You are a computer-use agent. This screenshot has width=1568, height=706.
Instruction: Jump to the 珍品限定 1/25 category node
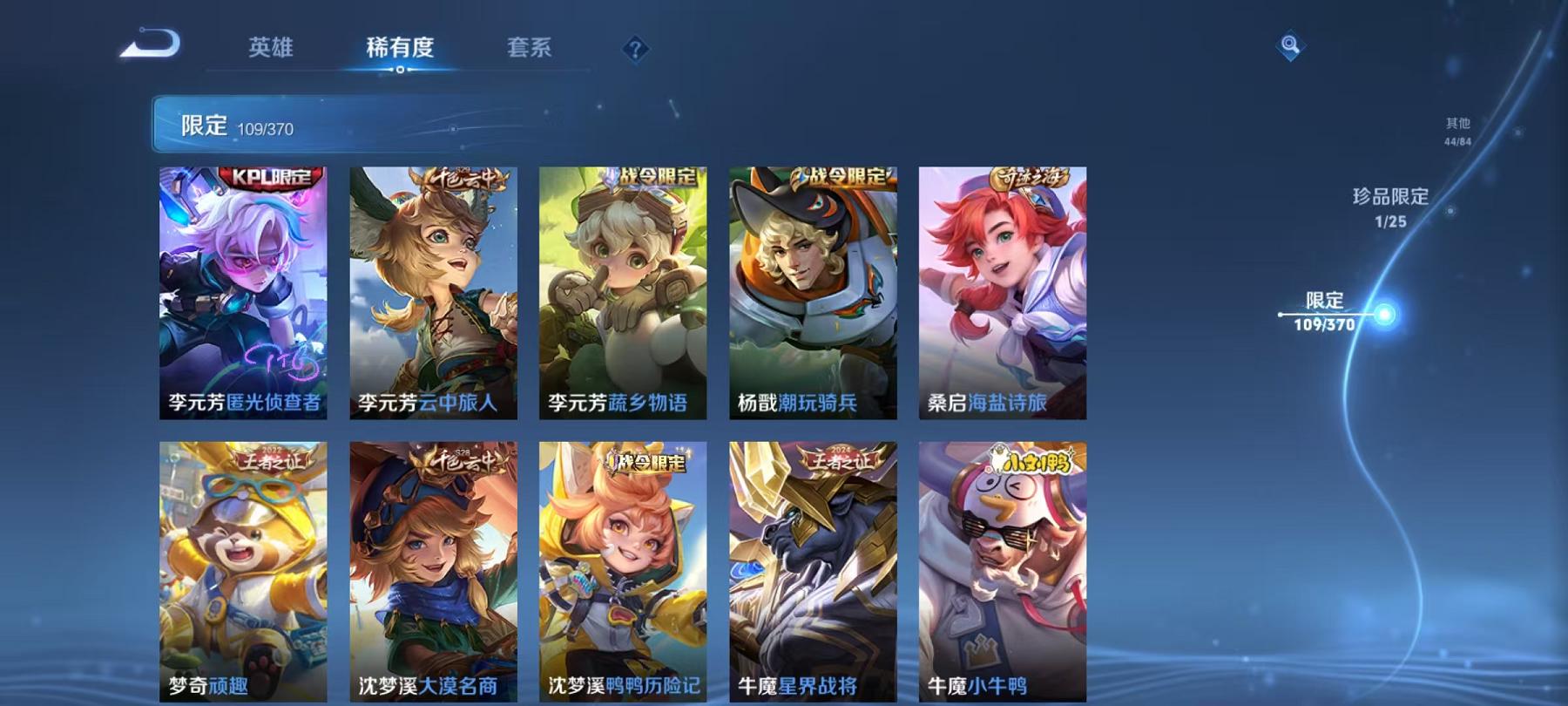pos(1392,209)
